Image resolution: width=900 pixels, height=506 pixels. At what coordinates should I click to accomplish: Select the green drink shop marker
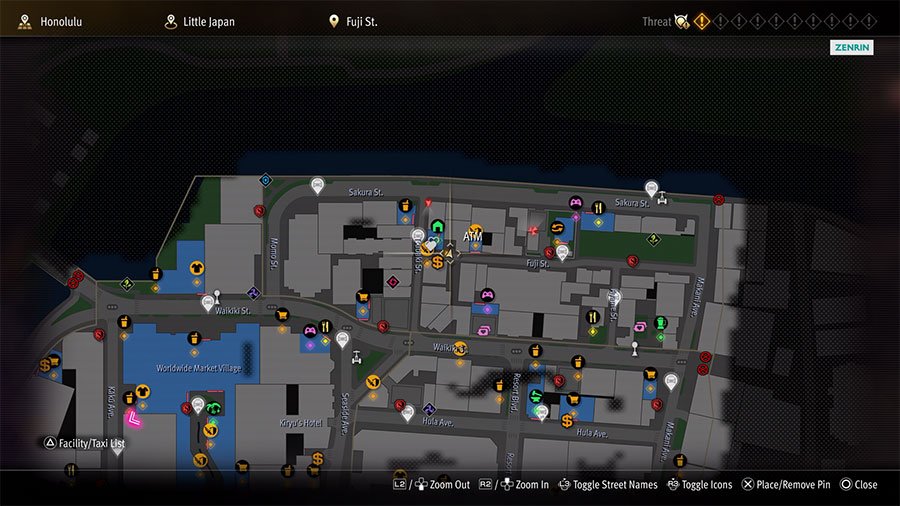660,323
